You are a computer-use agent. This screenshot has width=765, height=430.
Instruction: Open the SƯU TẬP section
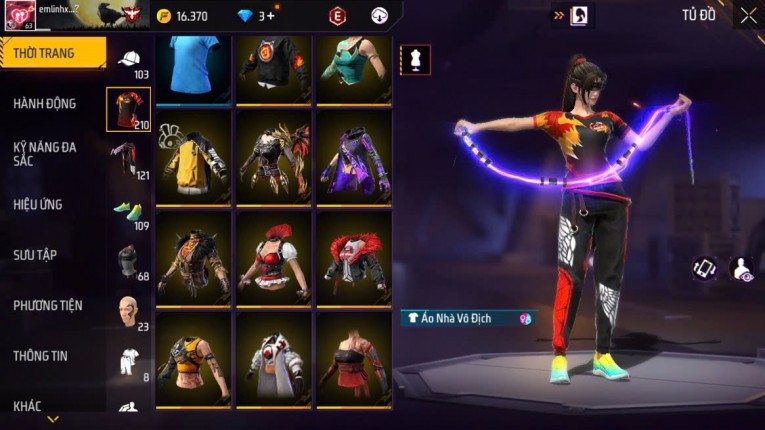(x=34, y=255)
